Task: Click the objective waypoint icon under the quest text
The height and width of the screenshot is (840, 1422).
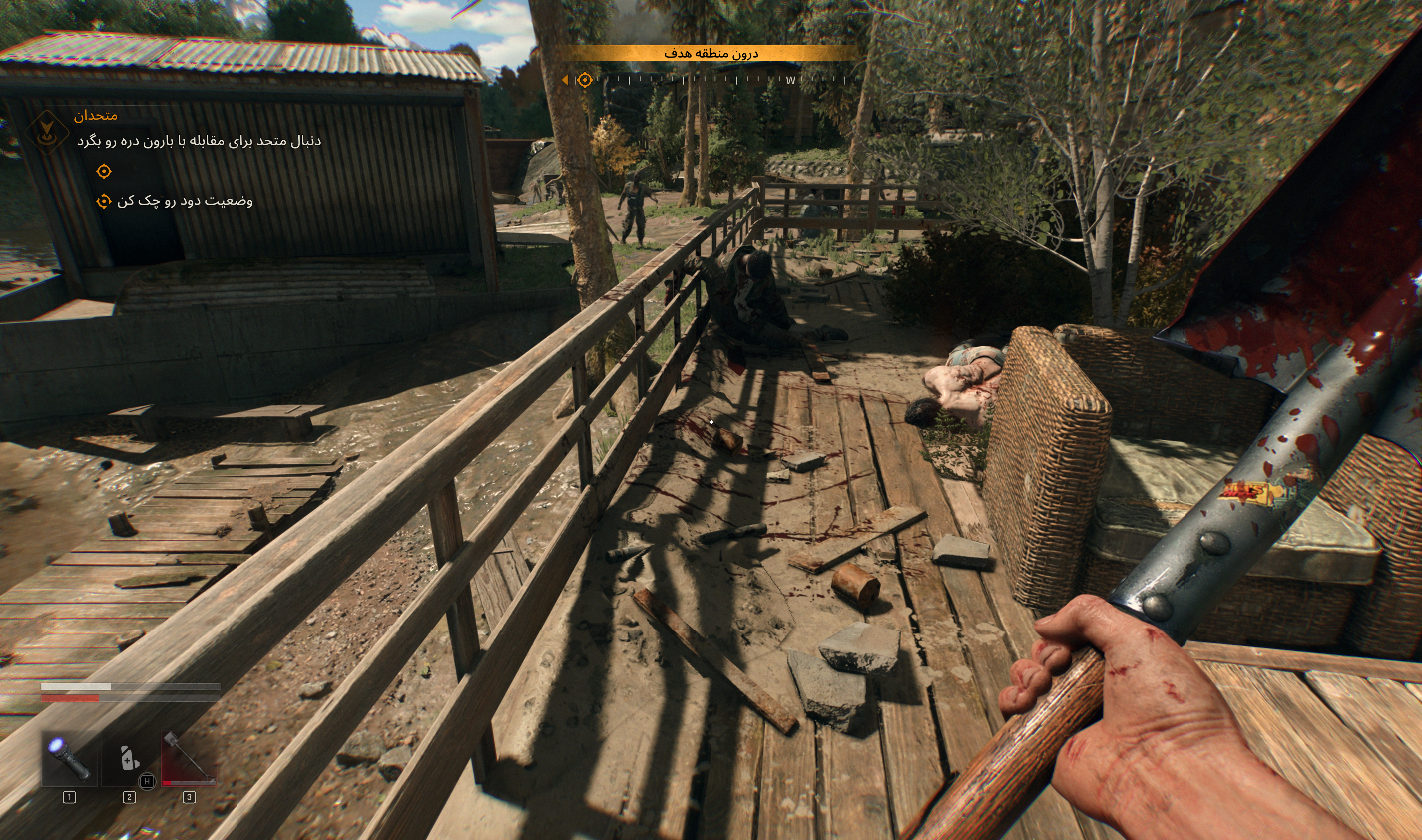Action: tap(104, 171)
